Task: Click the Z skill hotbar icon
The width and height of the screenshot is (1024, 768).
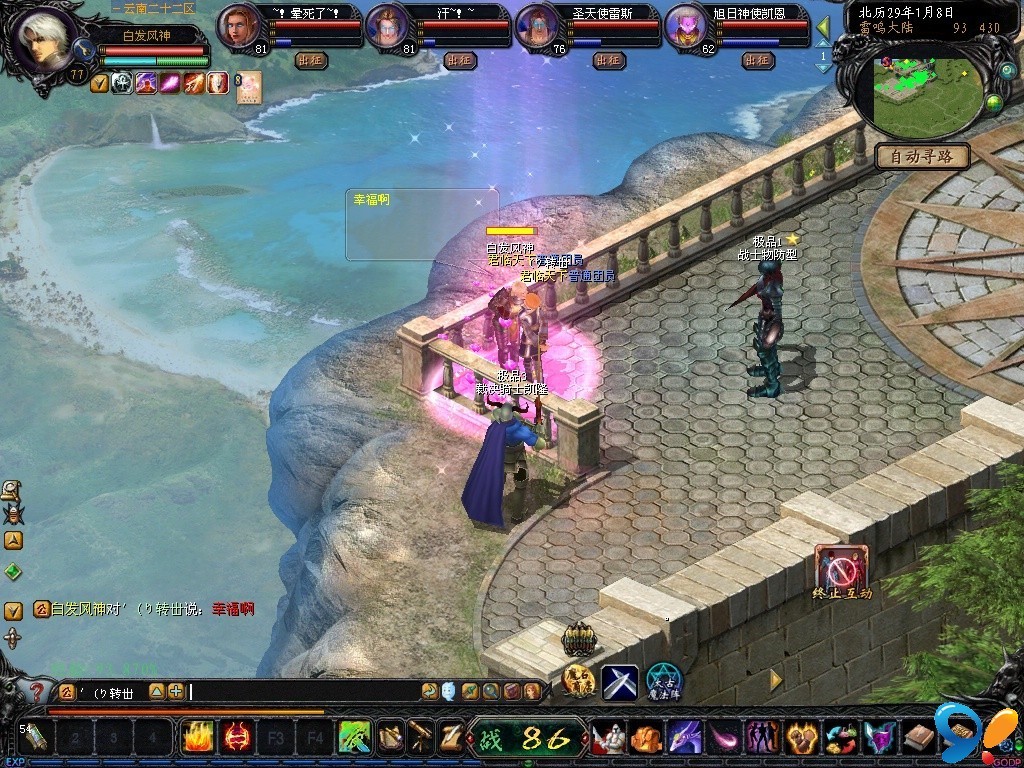Action: [452, 738]
